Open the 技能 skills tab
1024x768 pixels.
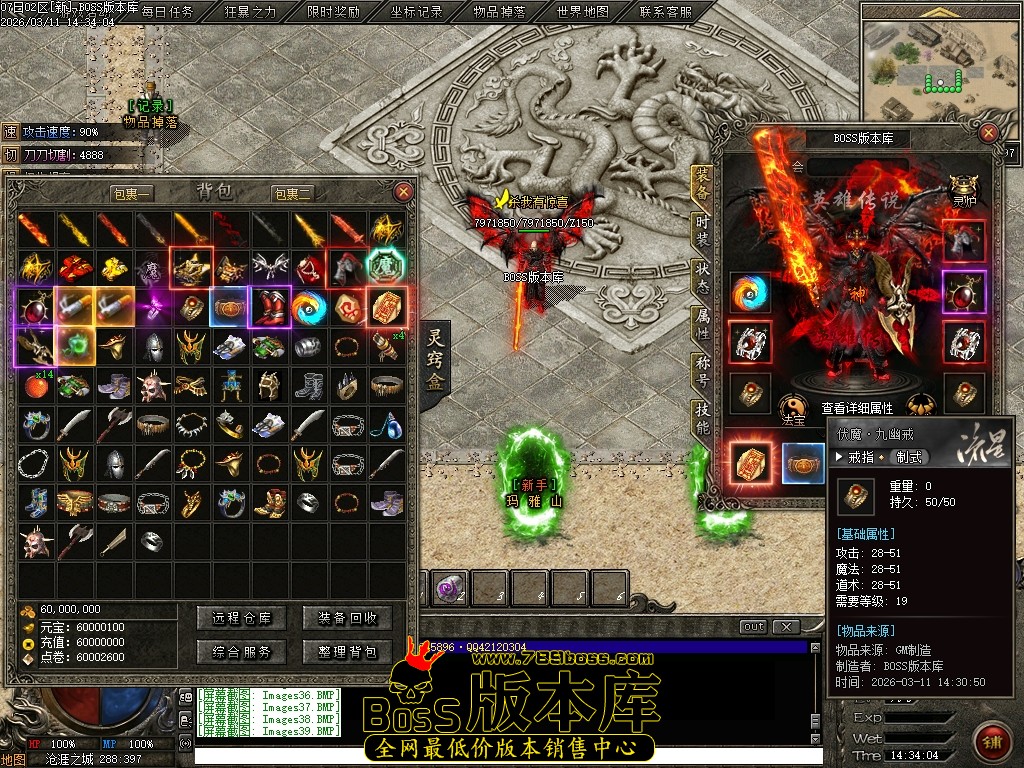pyautogui.click(x=703, y=417)
